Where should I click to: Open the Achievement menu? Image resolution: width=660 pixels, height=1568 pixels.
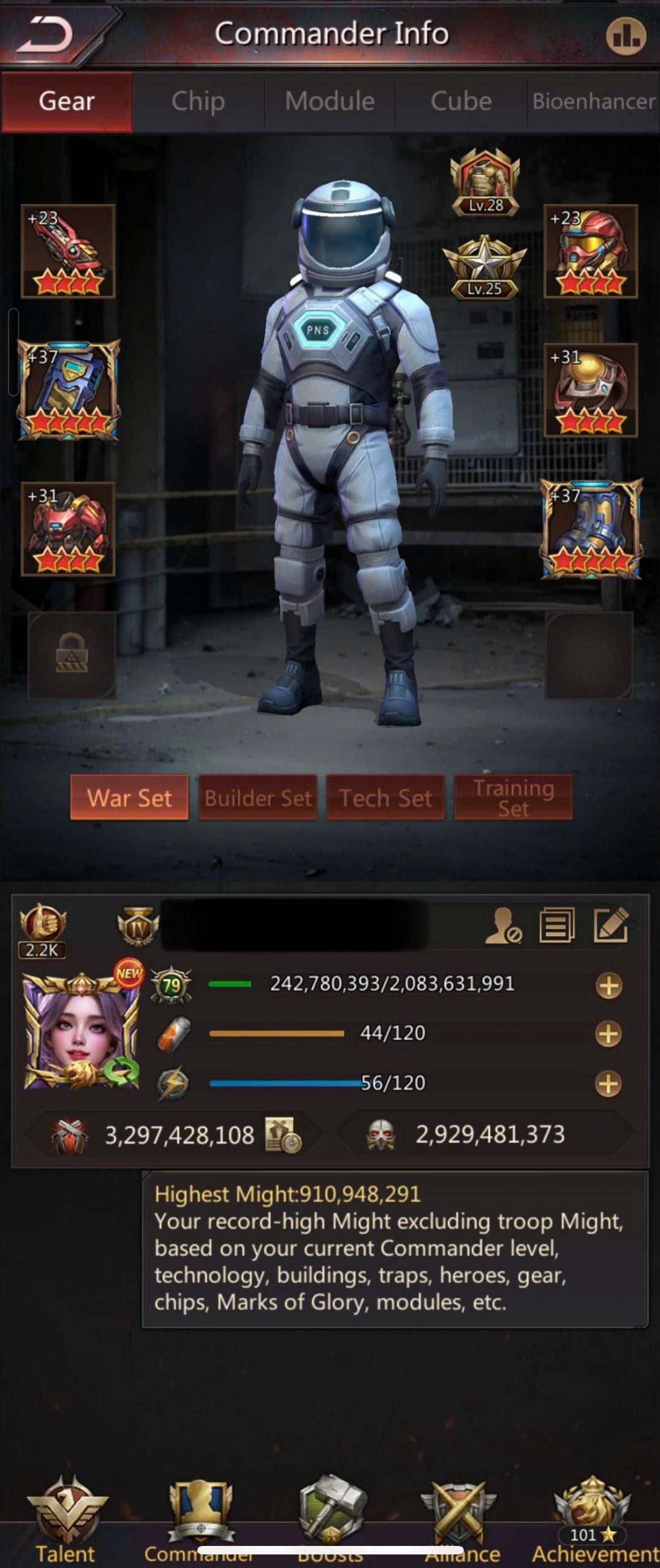pyautogui.click(x=593, y=1519)
